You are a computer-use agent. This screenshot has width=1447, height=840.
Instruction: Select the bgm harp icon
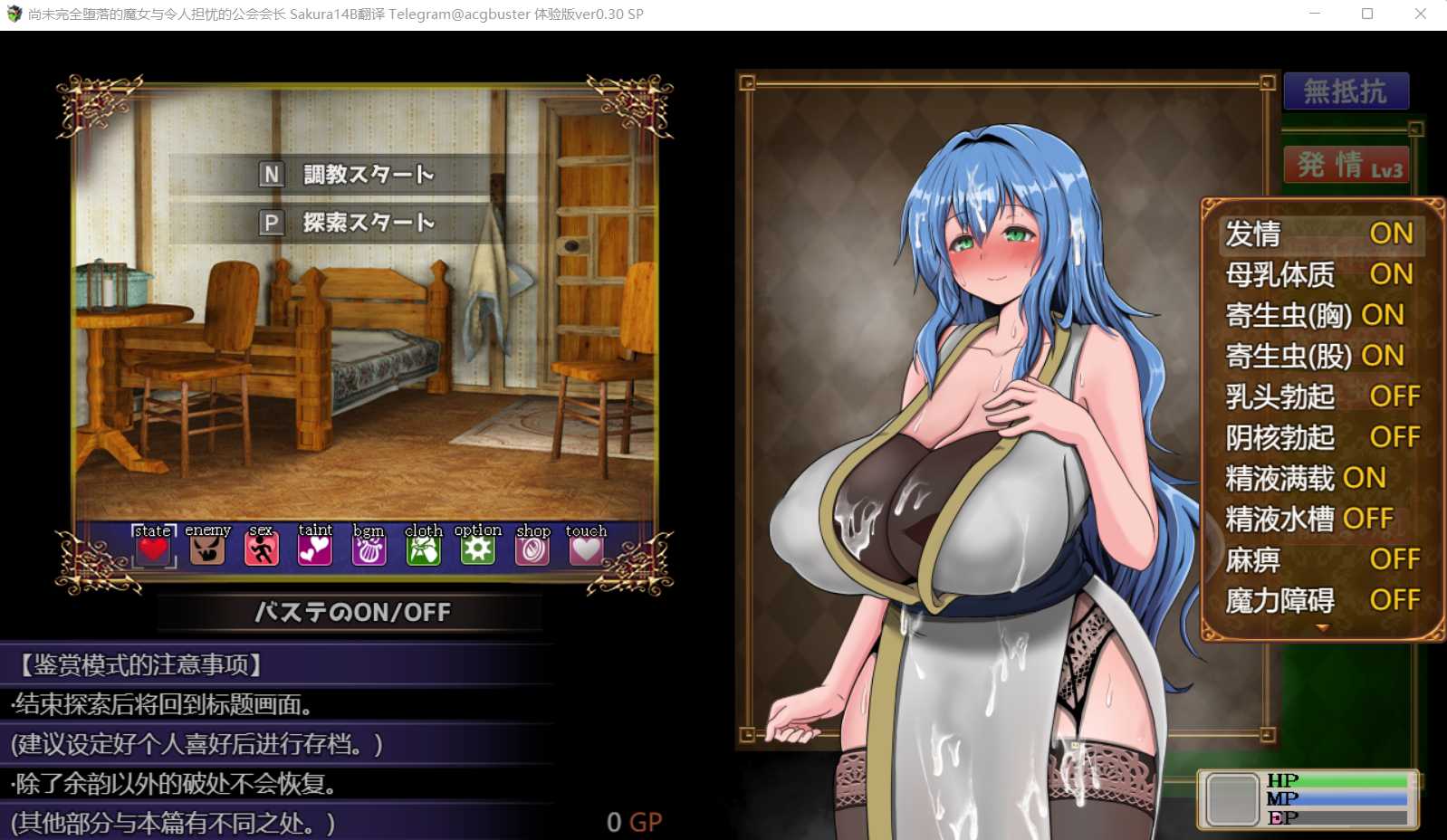click(369, 546)
